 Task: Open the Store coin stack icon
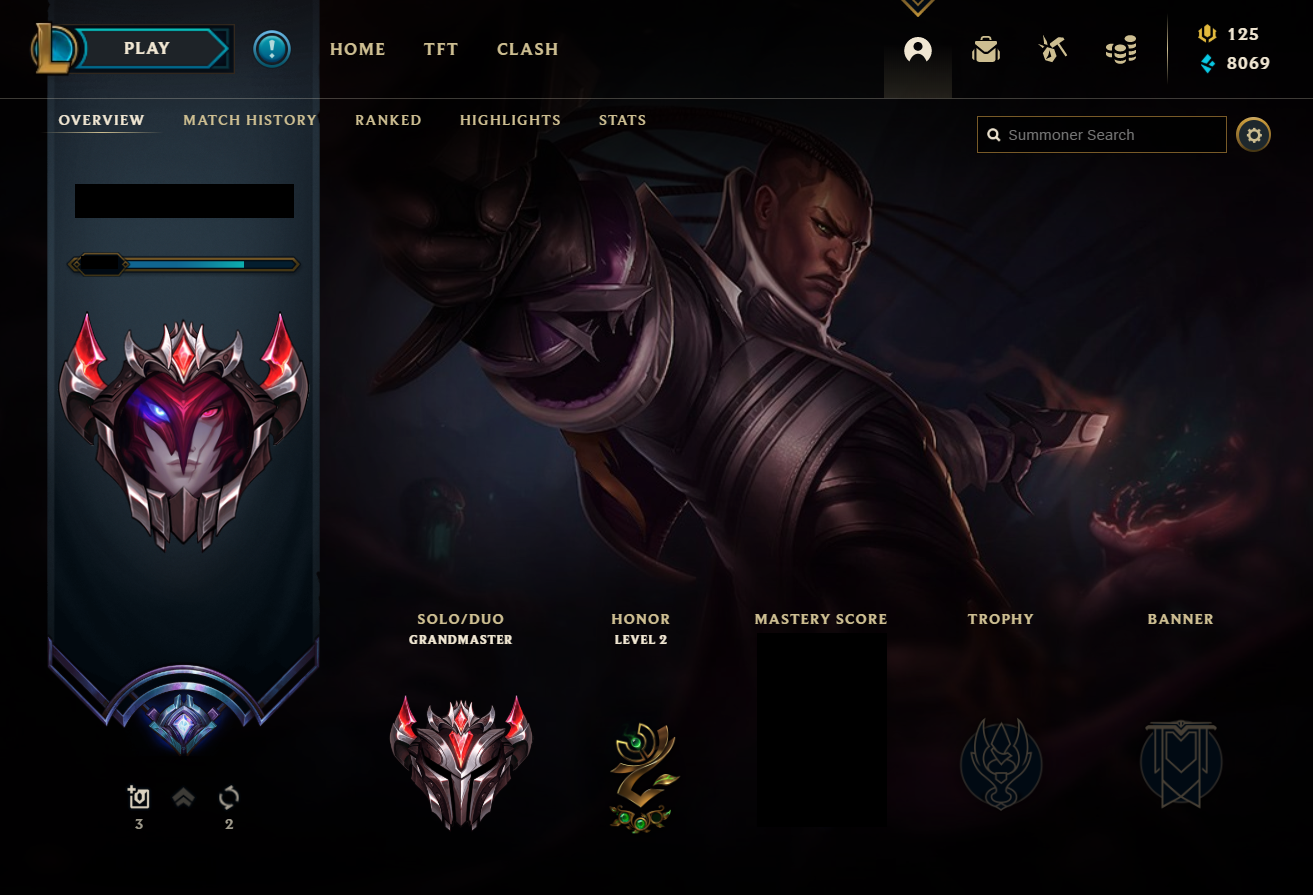[1121, 49]
